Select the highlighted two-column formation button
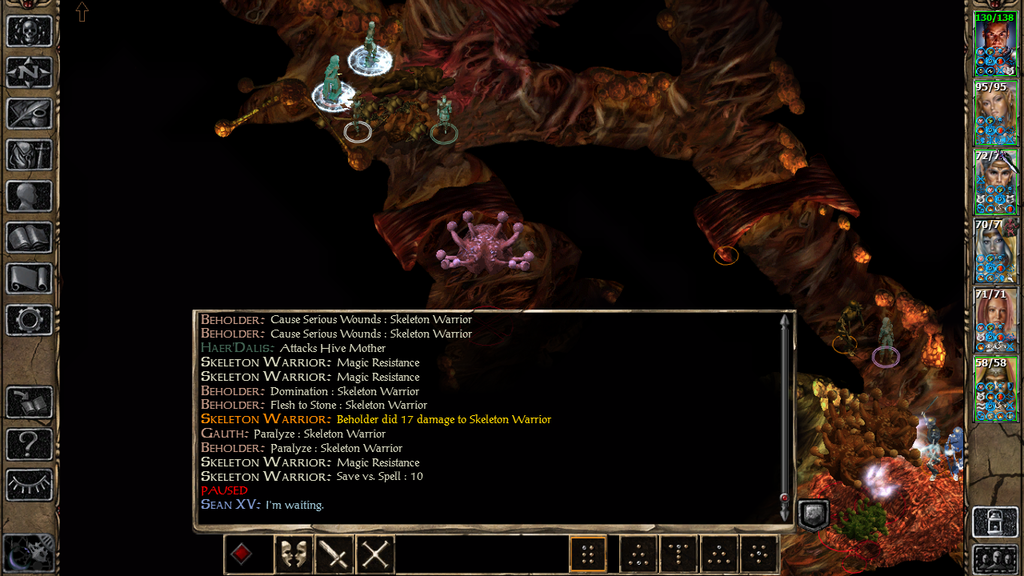The image size is (1024, 576). (588, 555)
